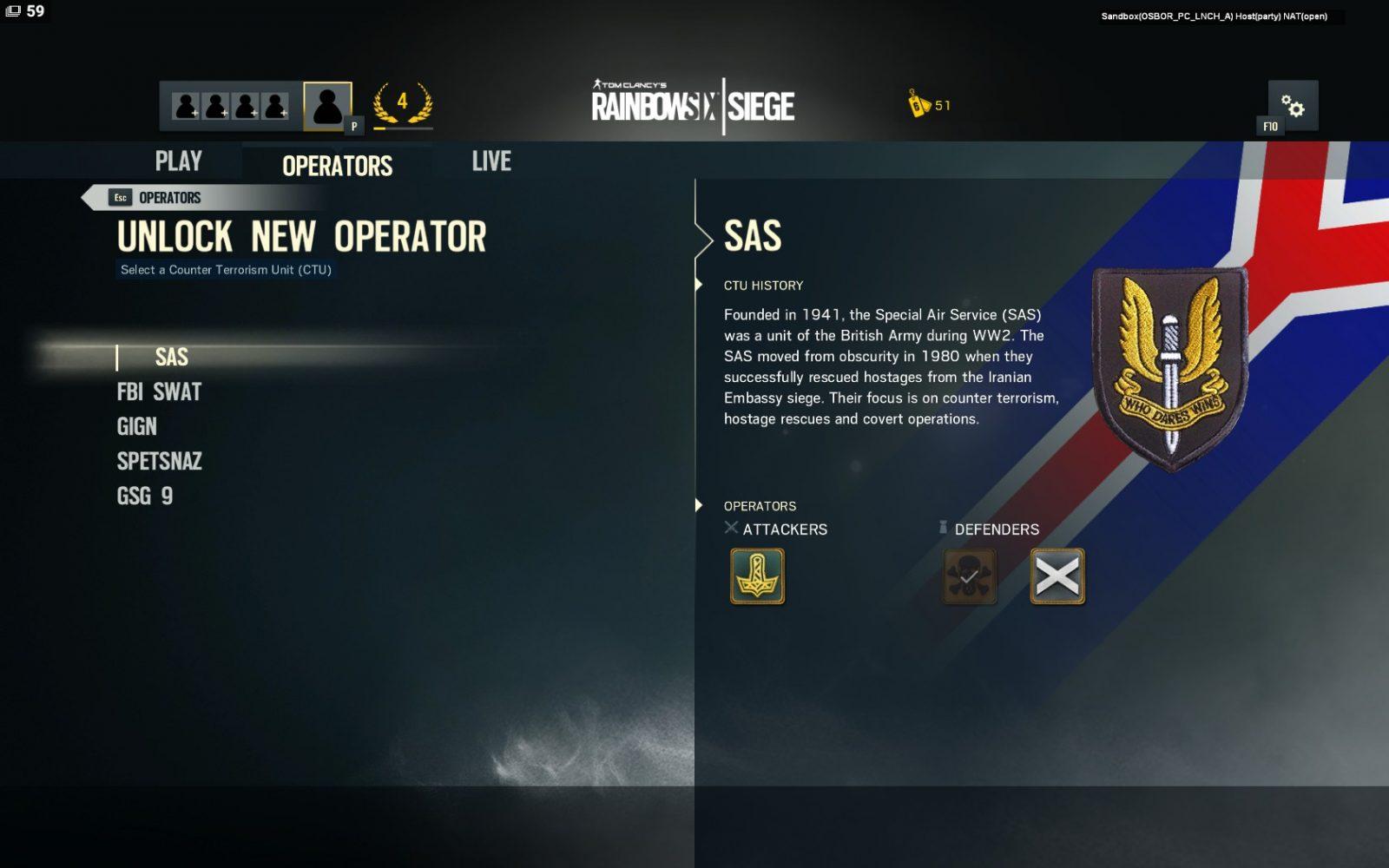Switch to the LIVE tab
Image resolution: width=1389 pixels, height=868 pixels.
pyautogui.click(x=491, y=161)
